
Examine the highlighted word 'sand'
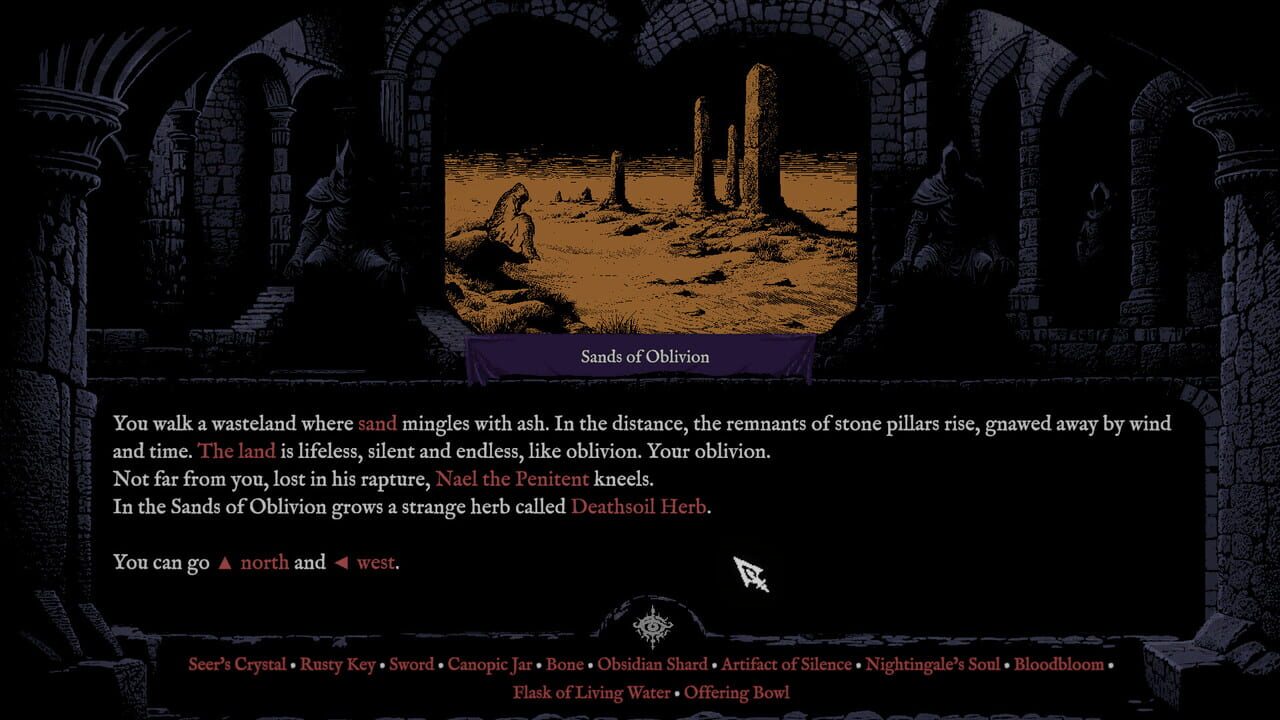pyautogui.click(x=378, y=423)
